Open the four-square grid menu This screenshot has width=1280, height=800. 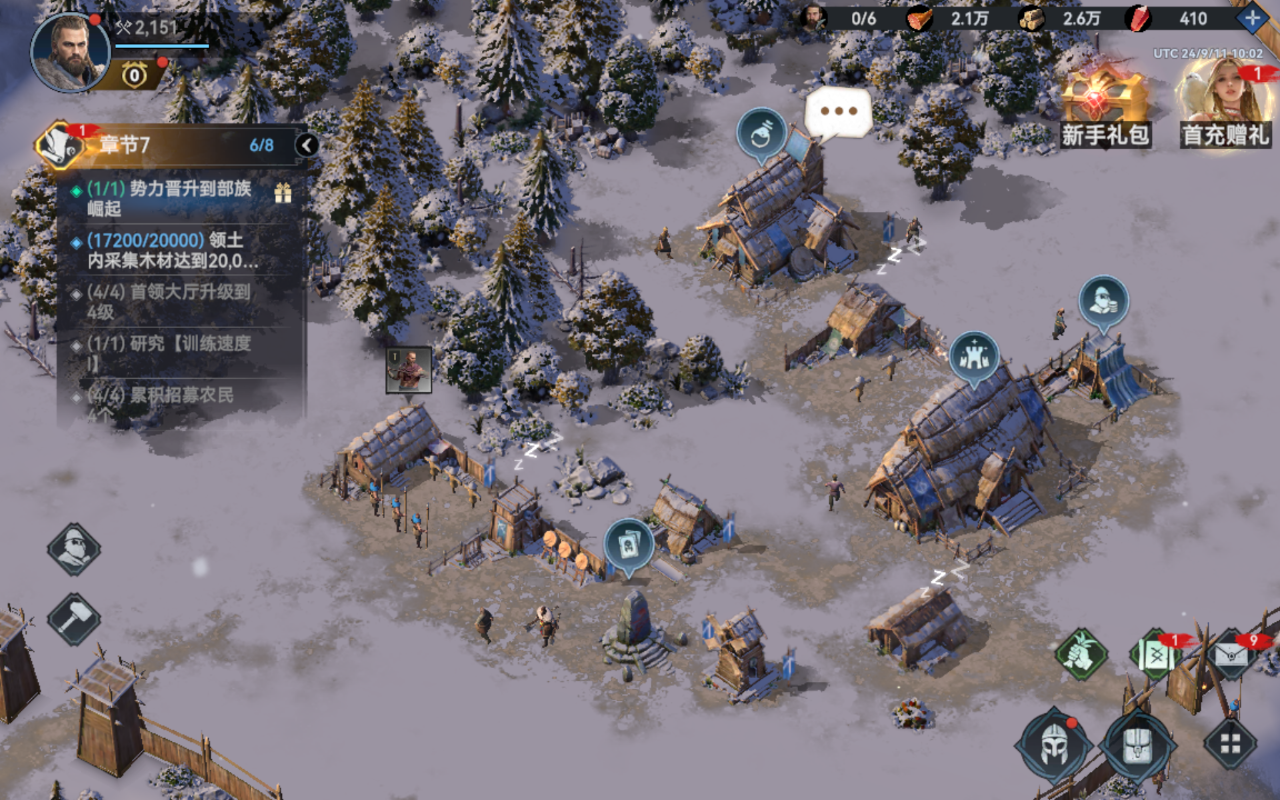pos(1229,743)
